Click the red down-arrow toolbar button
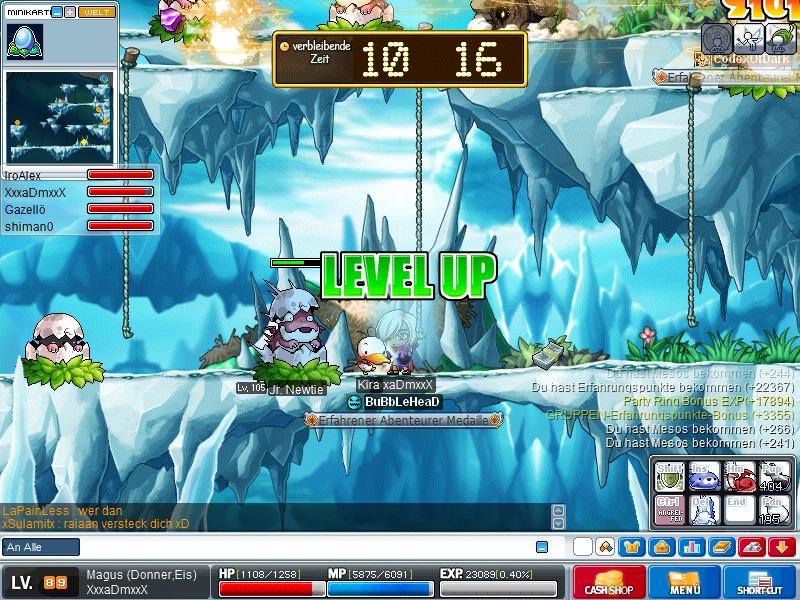Screen dimensions: 800x600 click(782, 547)
